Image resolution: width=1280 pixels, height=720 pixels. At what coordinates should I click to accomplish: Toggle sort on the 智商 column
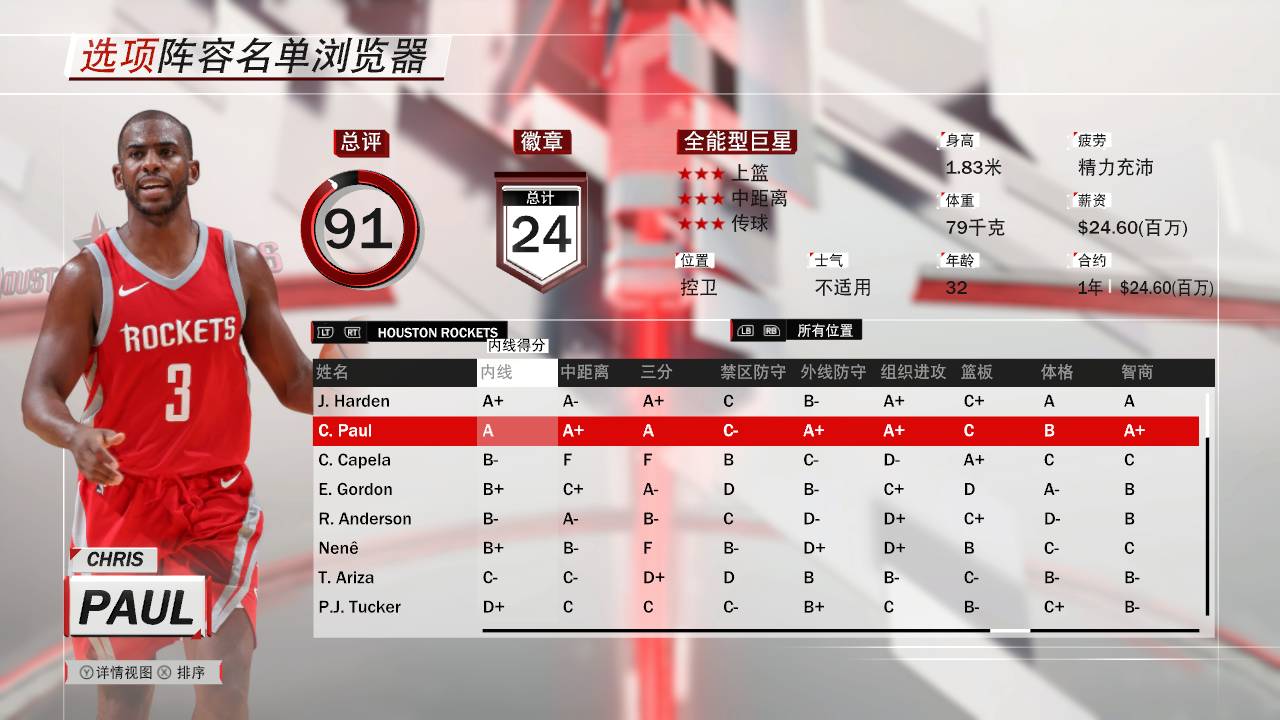coord(1139,371)
